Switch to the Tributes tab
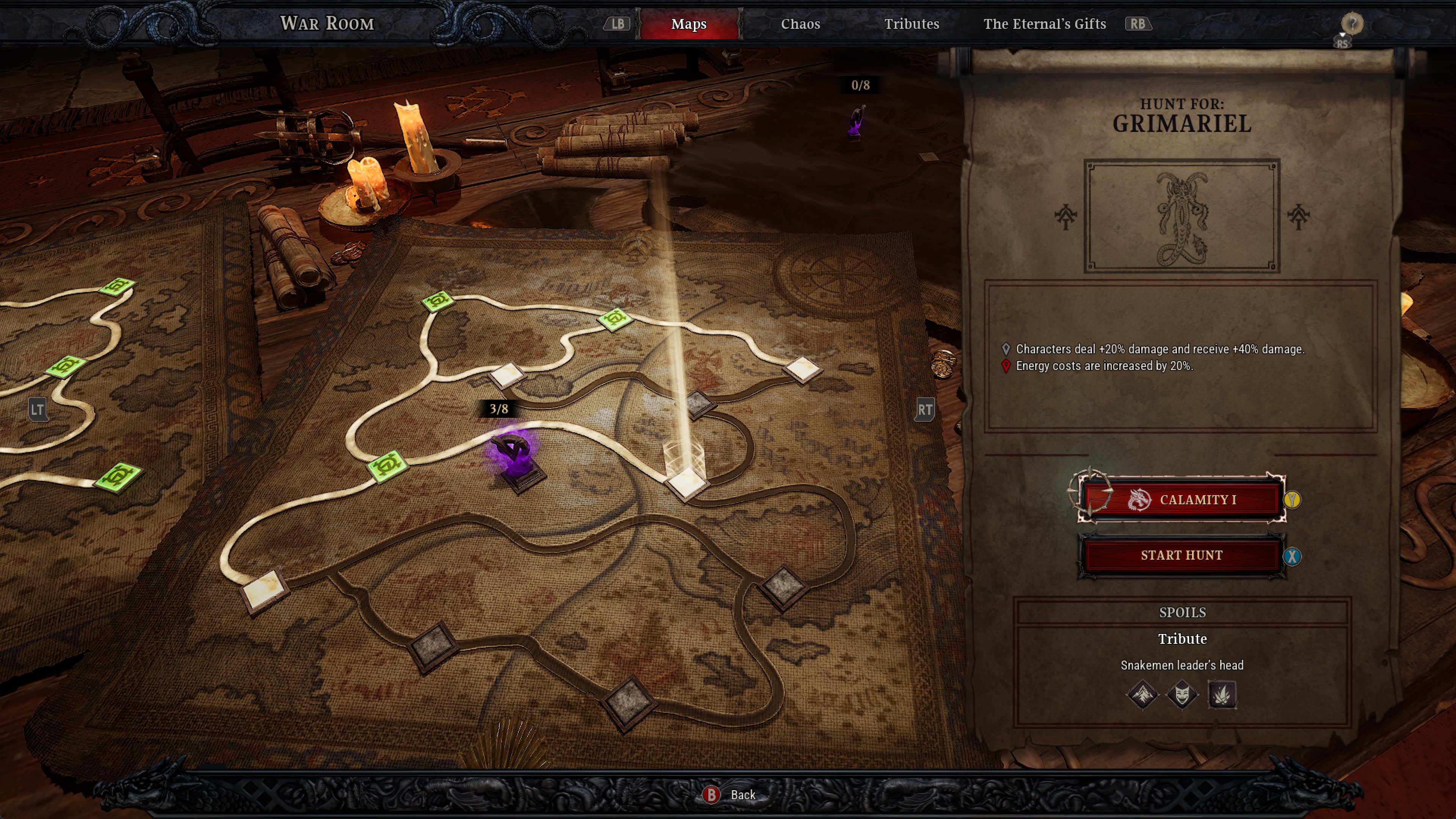The width and height of the screenshot is (1456, 819). pyautogui.click(x=911, y=24)
